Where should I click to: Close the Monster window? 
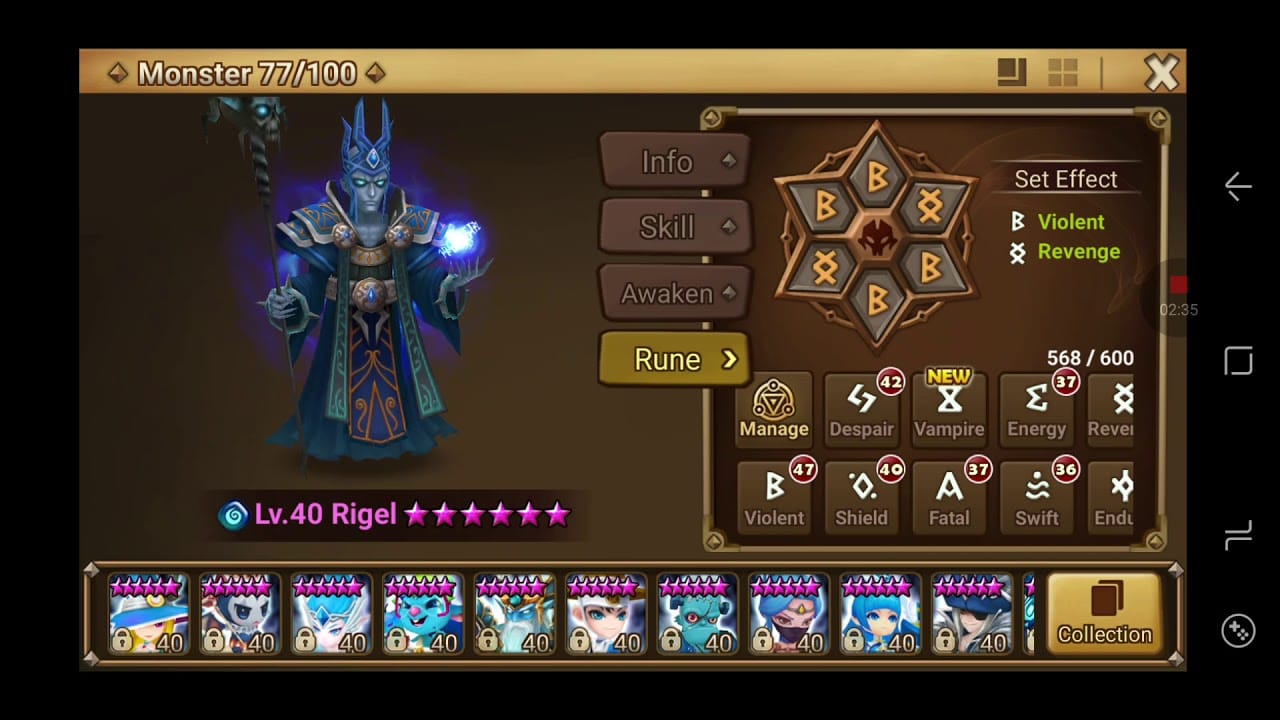point(1161,73)
